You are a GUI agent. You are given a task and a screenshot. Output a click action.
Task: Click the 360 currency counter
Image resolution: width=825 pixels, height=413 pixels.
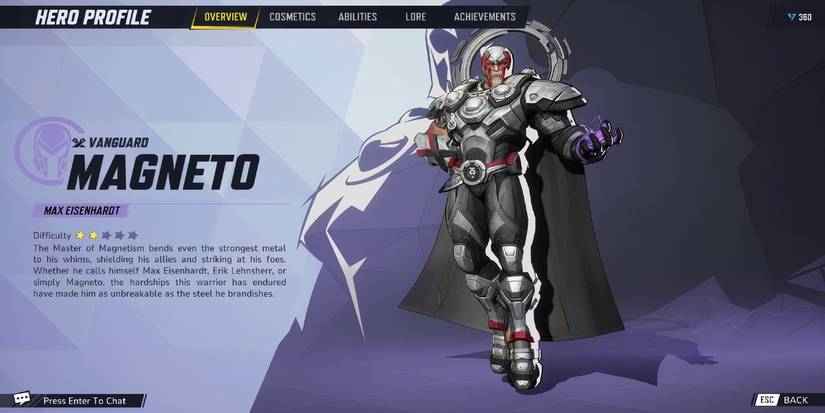pyautogui.click(x=798, y=17)
